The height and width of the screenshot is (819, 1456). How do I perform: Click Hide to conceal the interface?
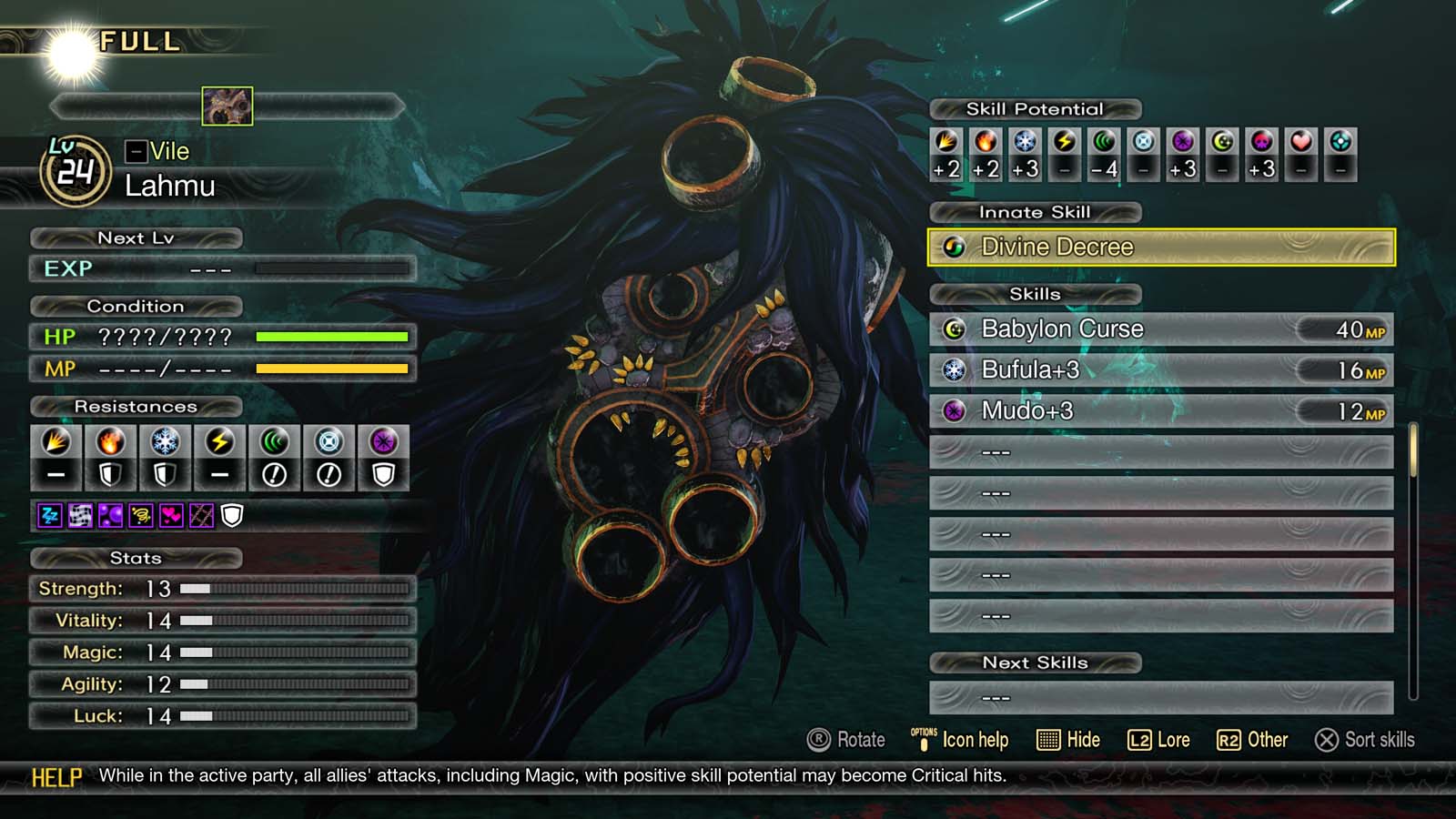1069,740
